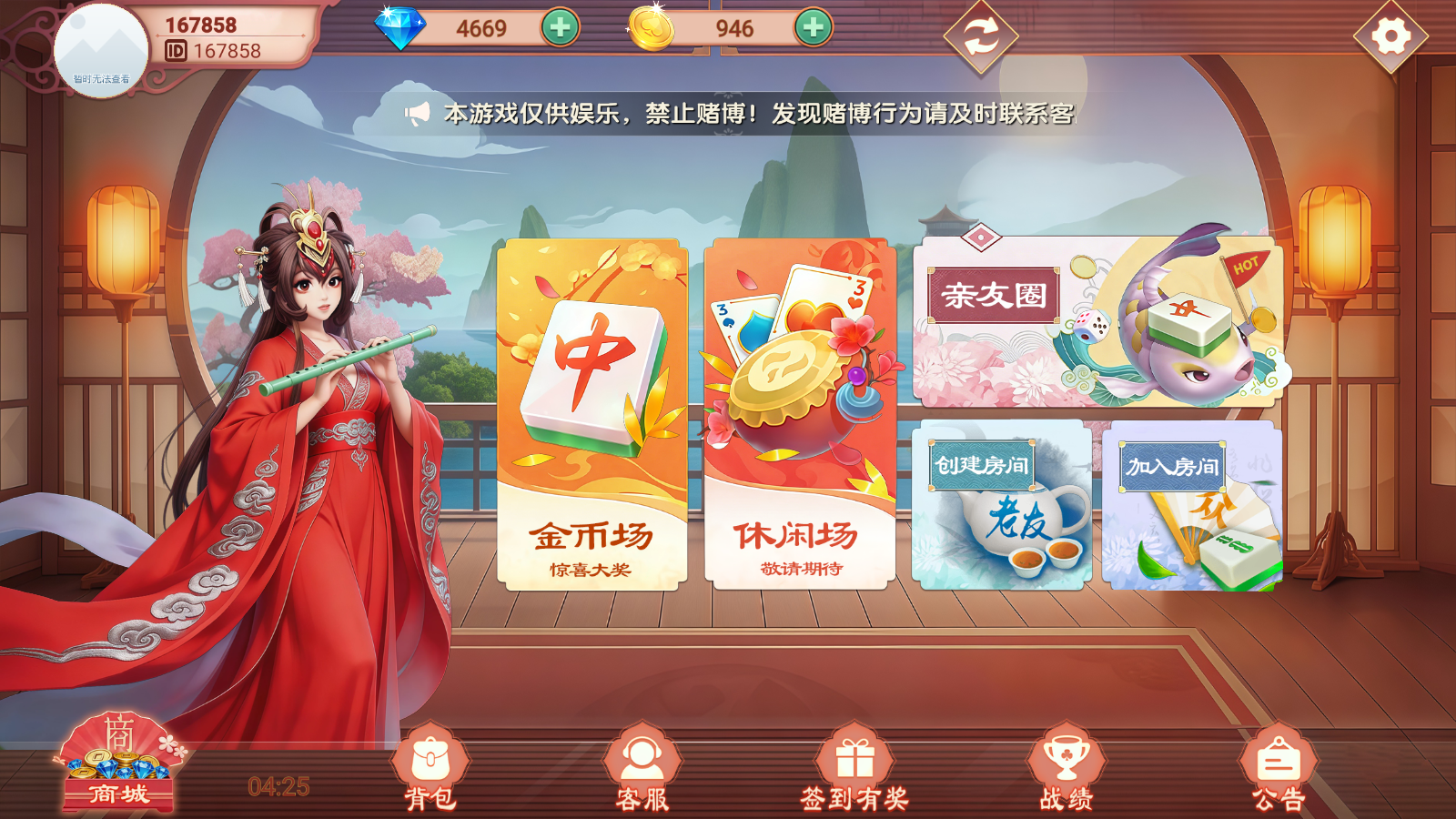Open the settings gear menu
Screen dimensions: 1456x819
[x=1390, y=35]
